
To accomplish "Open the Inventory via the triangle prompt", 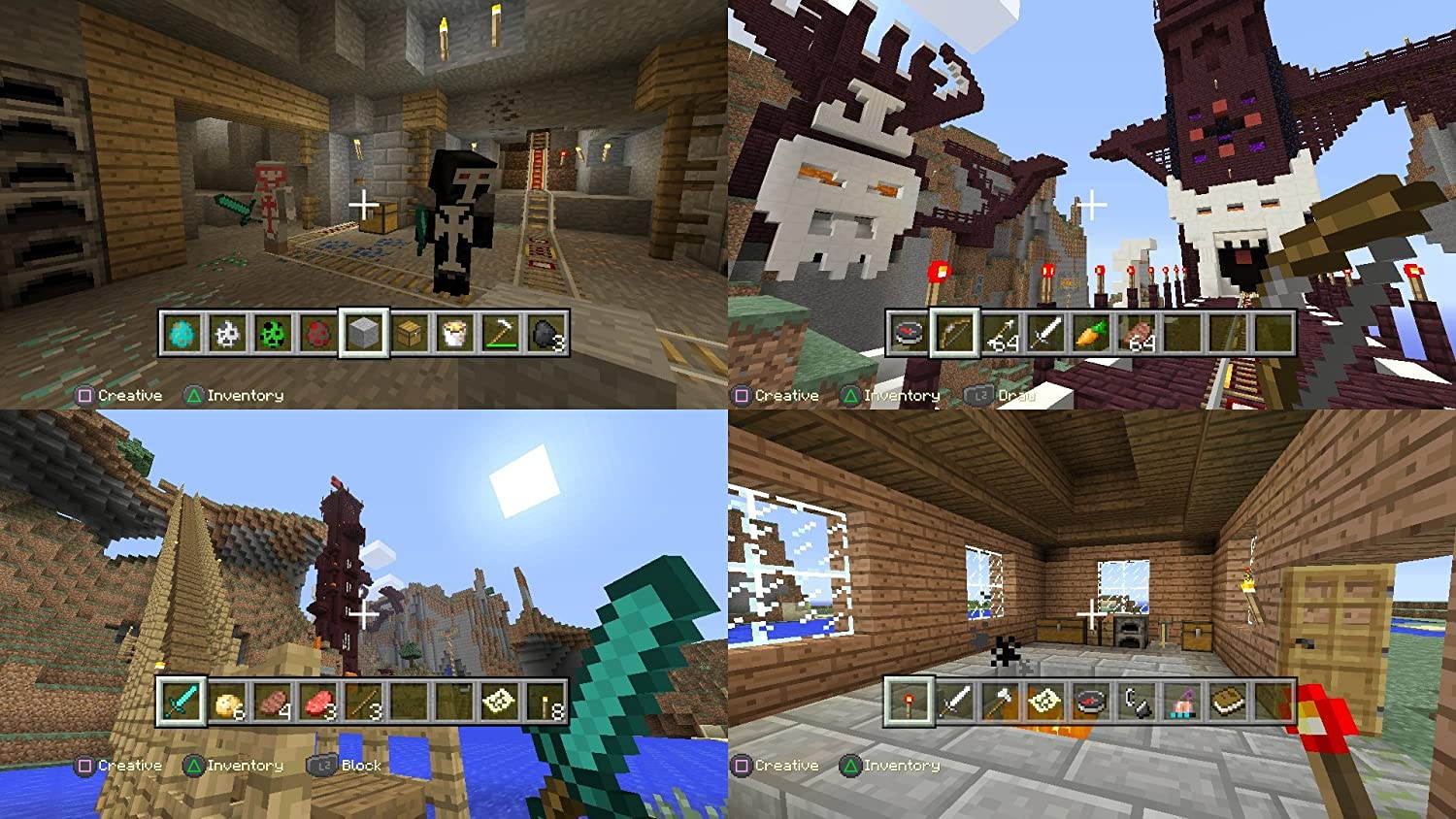I will click(191, 395).
